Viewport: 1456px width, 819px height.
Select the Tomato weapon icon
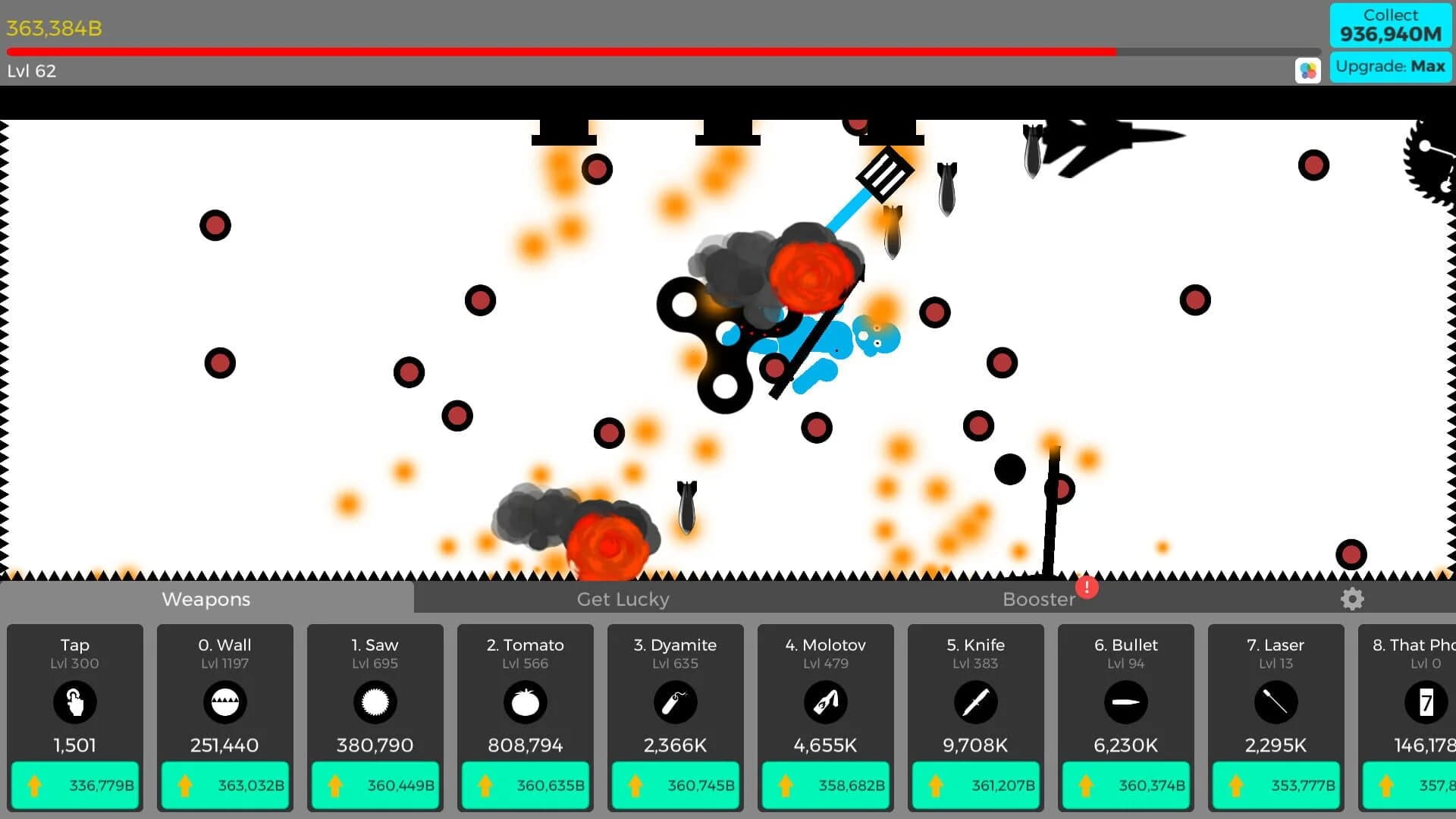tap(524, 702)
